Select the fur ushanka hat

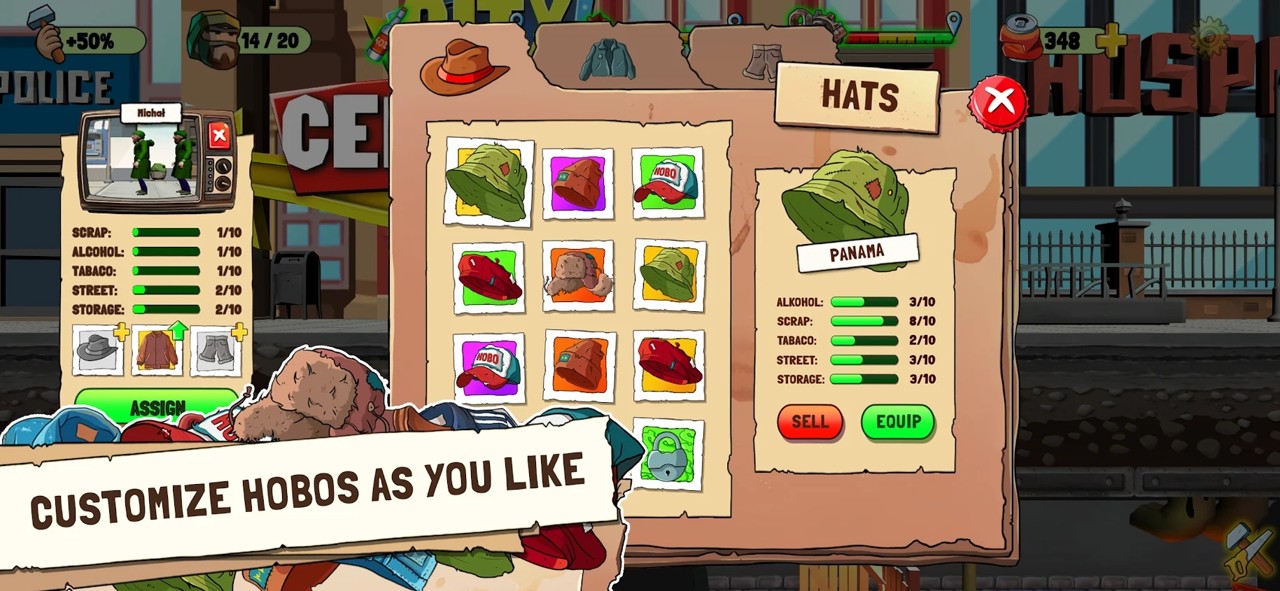pos(578,275)
